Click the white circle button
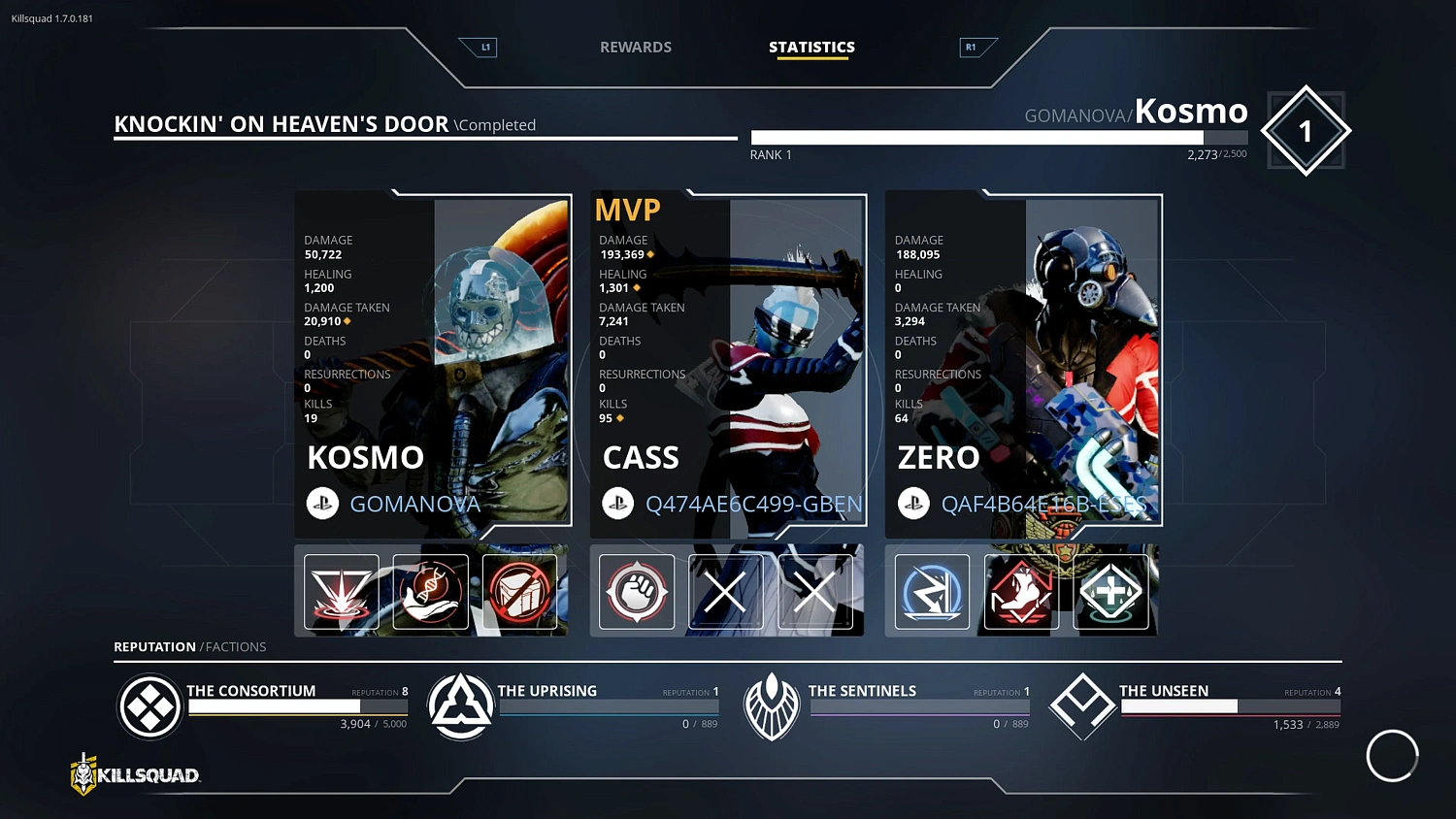Image resolution: width=1456 pixels, height=819 pixels. (1392, 755)
